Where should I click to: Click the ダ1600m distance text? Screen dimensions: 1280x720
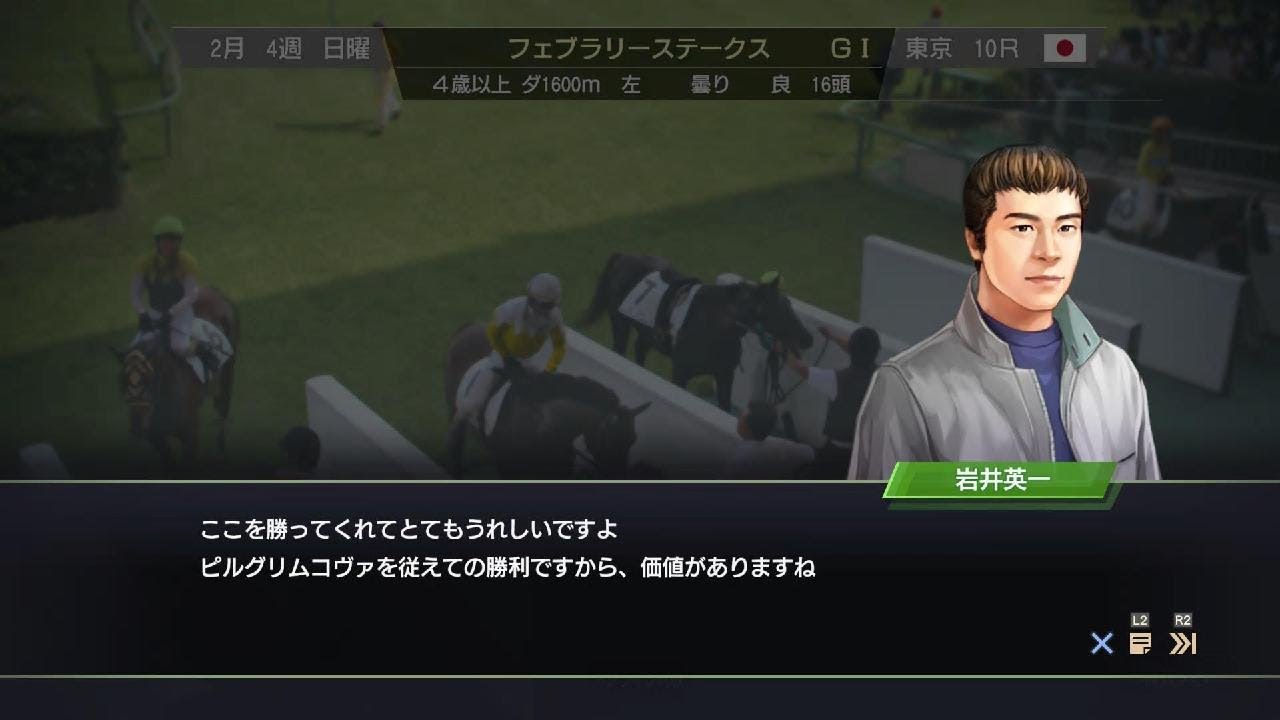click(566, 85)
